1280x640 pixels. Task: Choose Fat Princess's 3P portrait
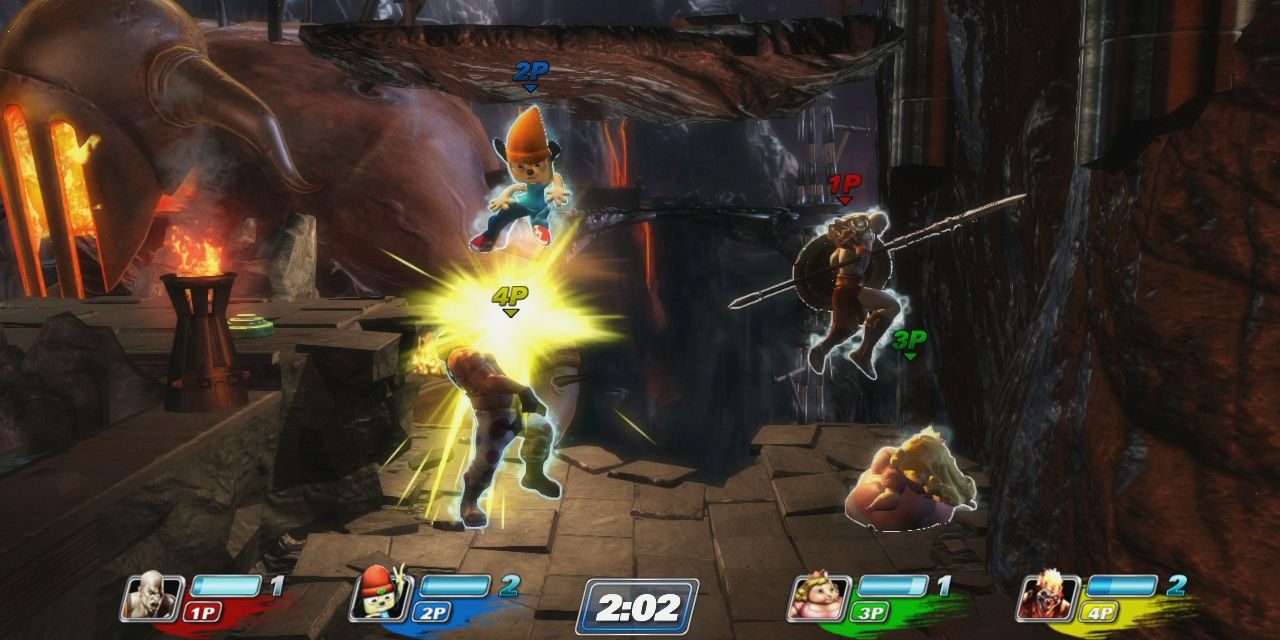(819, 596)
